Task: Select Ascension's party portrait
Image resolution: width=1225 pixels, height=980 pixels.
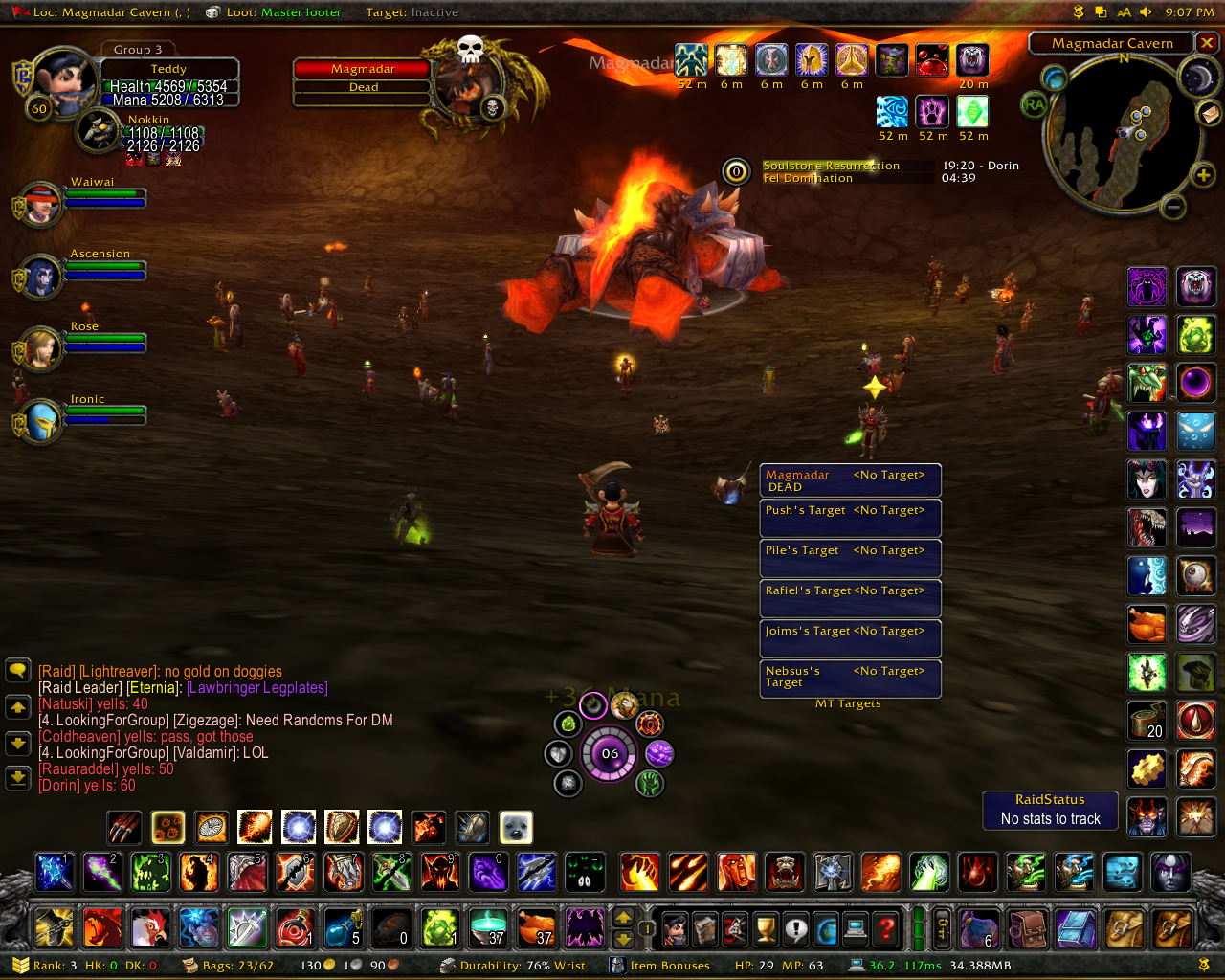Action: 40,278
